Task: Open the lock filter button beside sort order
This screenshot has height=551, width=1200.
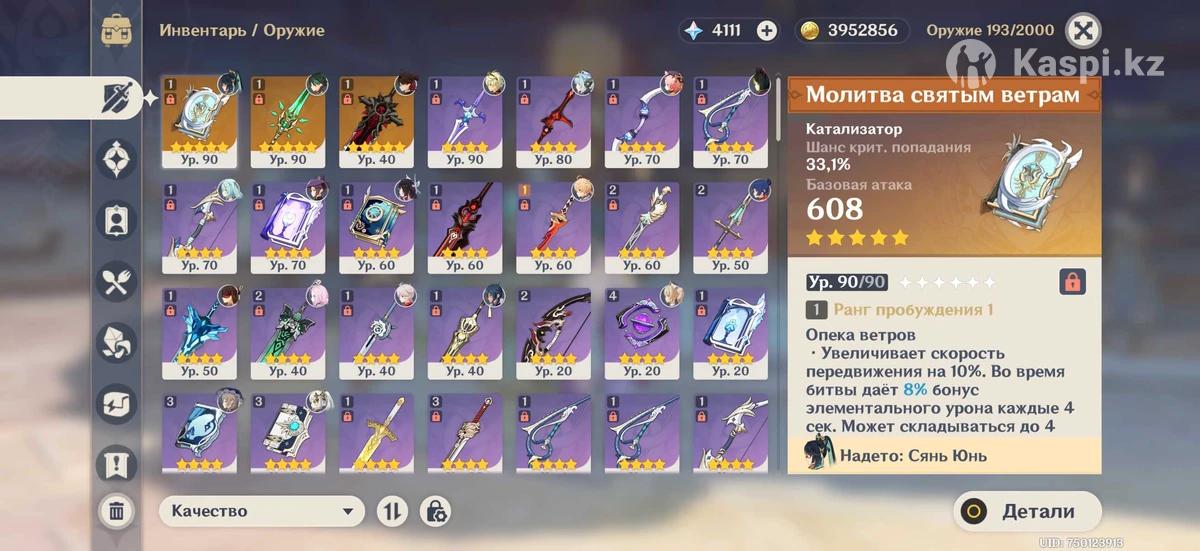Action: (435, 511)
